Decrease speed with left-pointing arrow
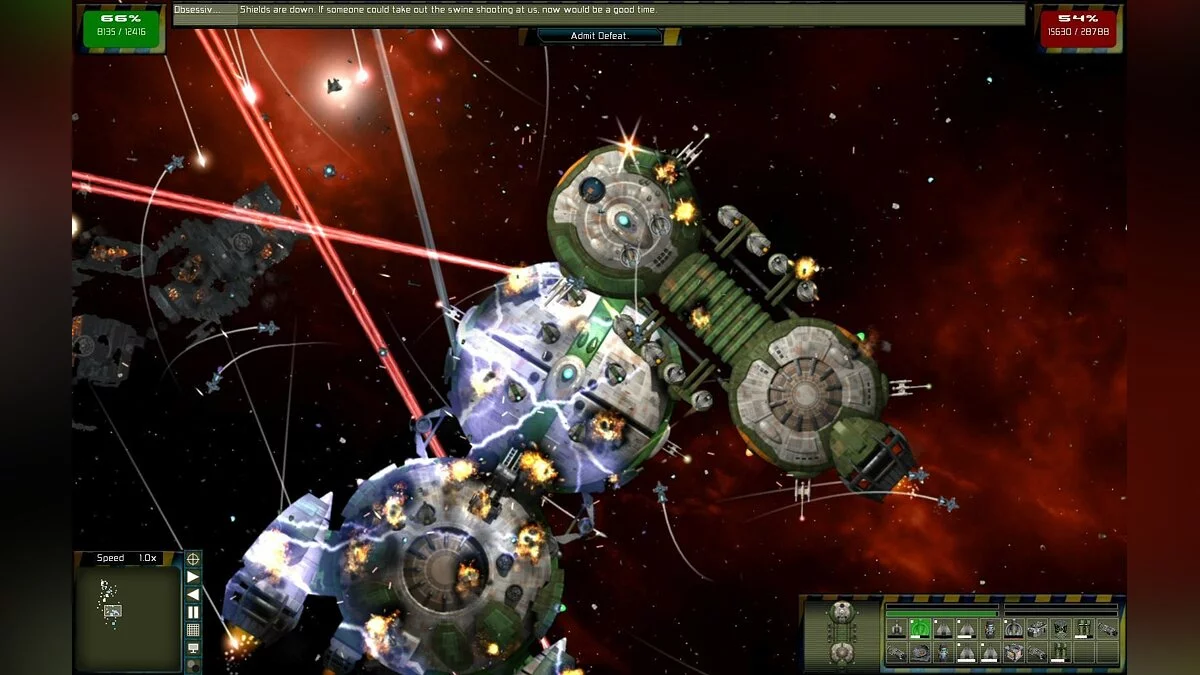 click(x=193, y=594)
